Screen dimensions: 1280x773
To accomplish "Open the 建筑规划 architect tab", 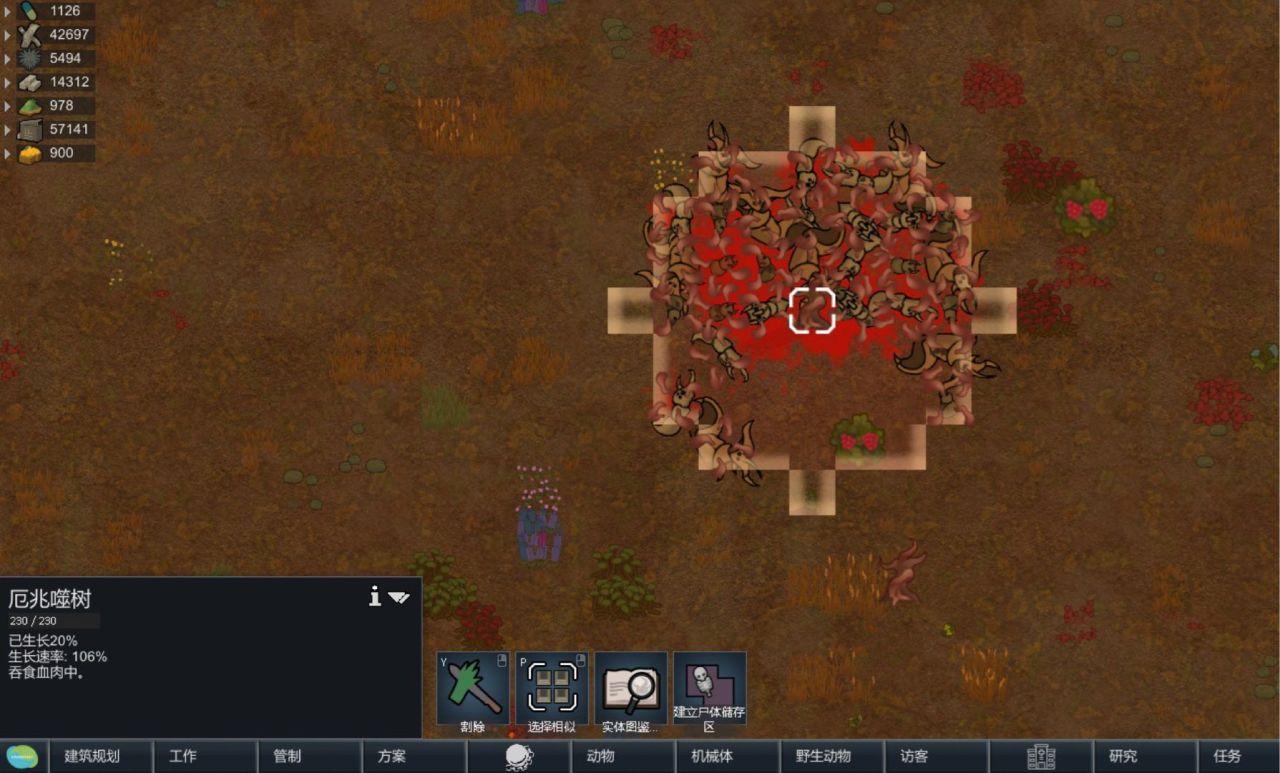I will click(x=92, y=756).
